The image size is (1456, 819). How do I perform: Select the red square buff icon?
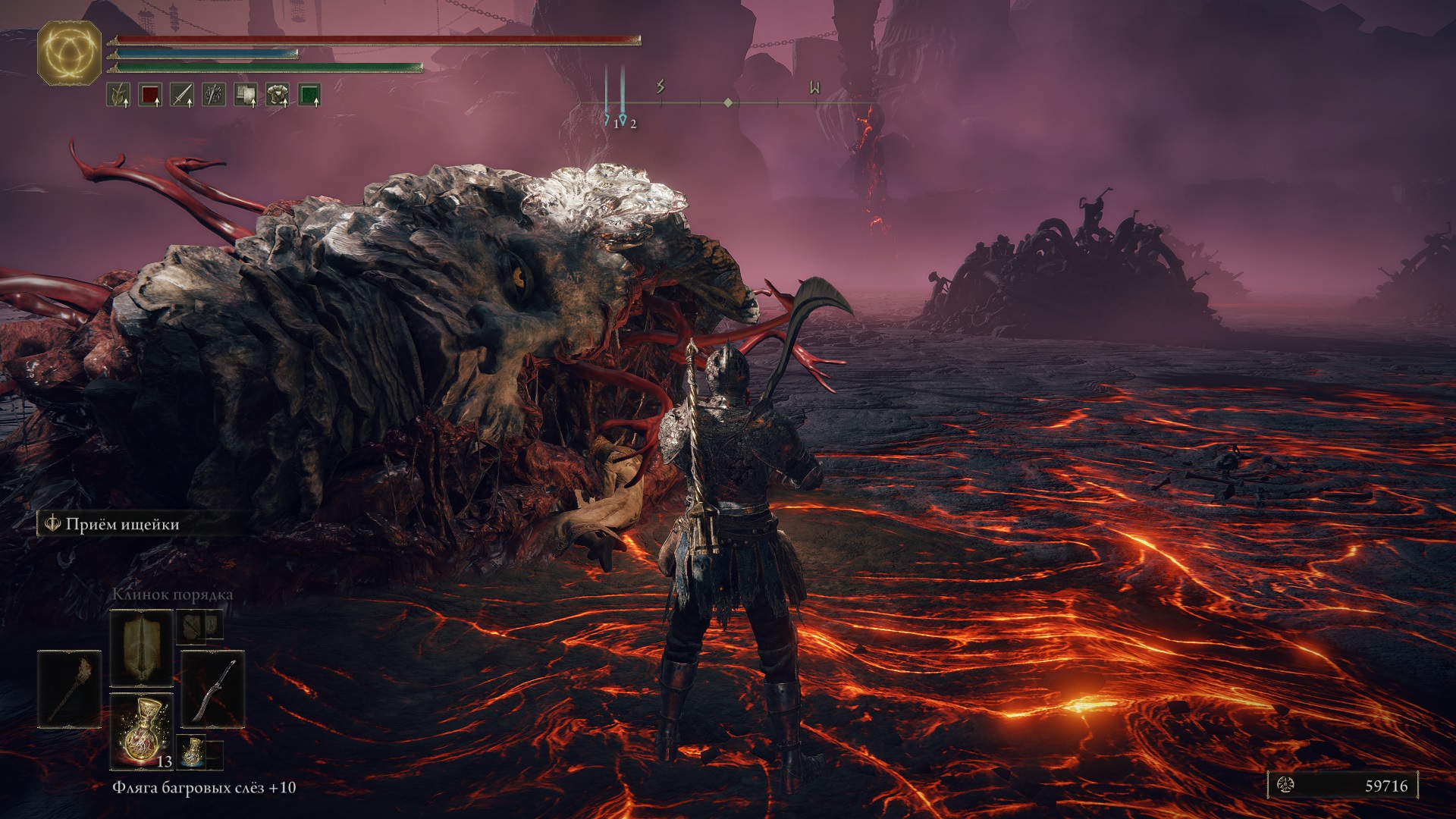(x=150, y=95)
